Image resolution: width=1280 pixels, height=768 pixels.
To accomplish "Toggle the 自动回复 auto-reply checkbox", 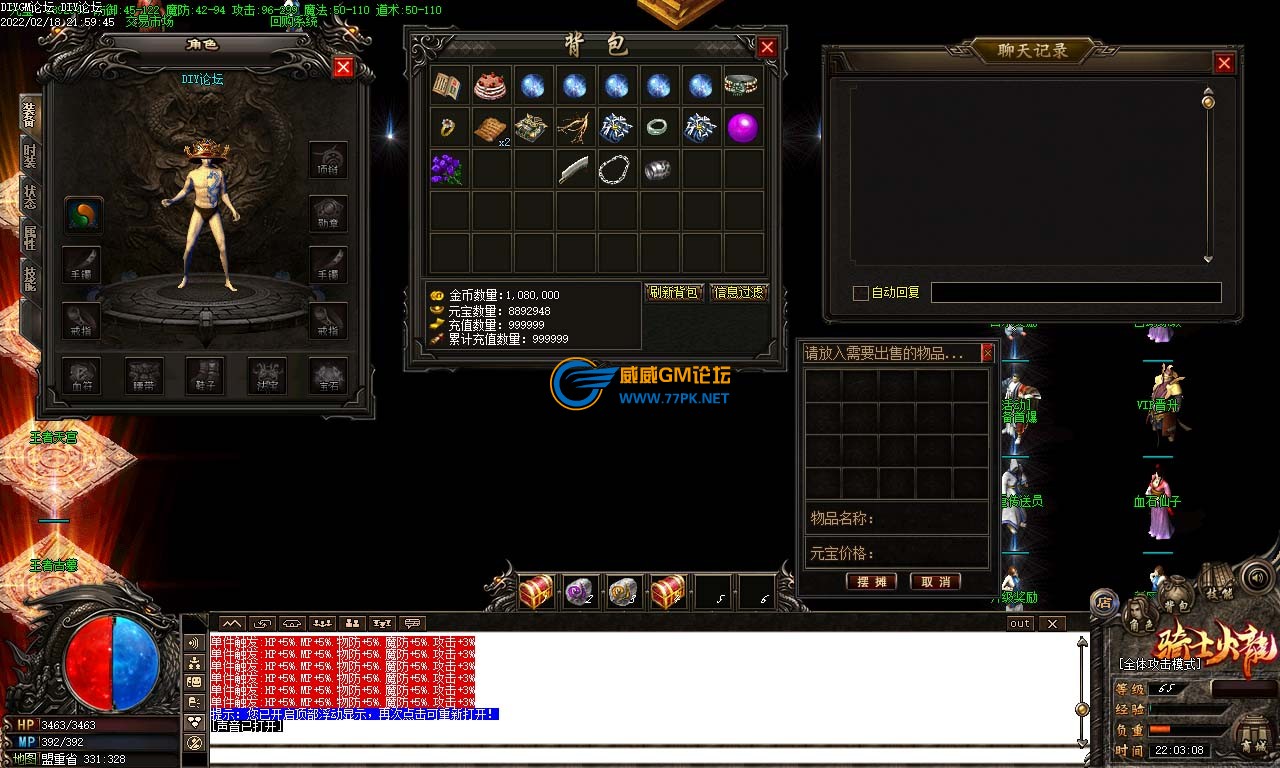I will click(x=860, y=293).
